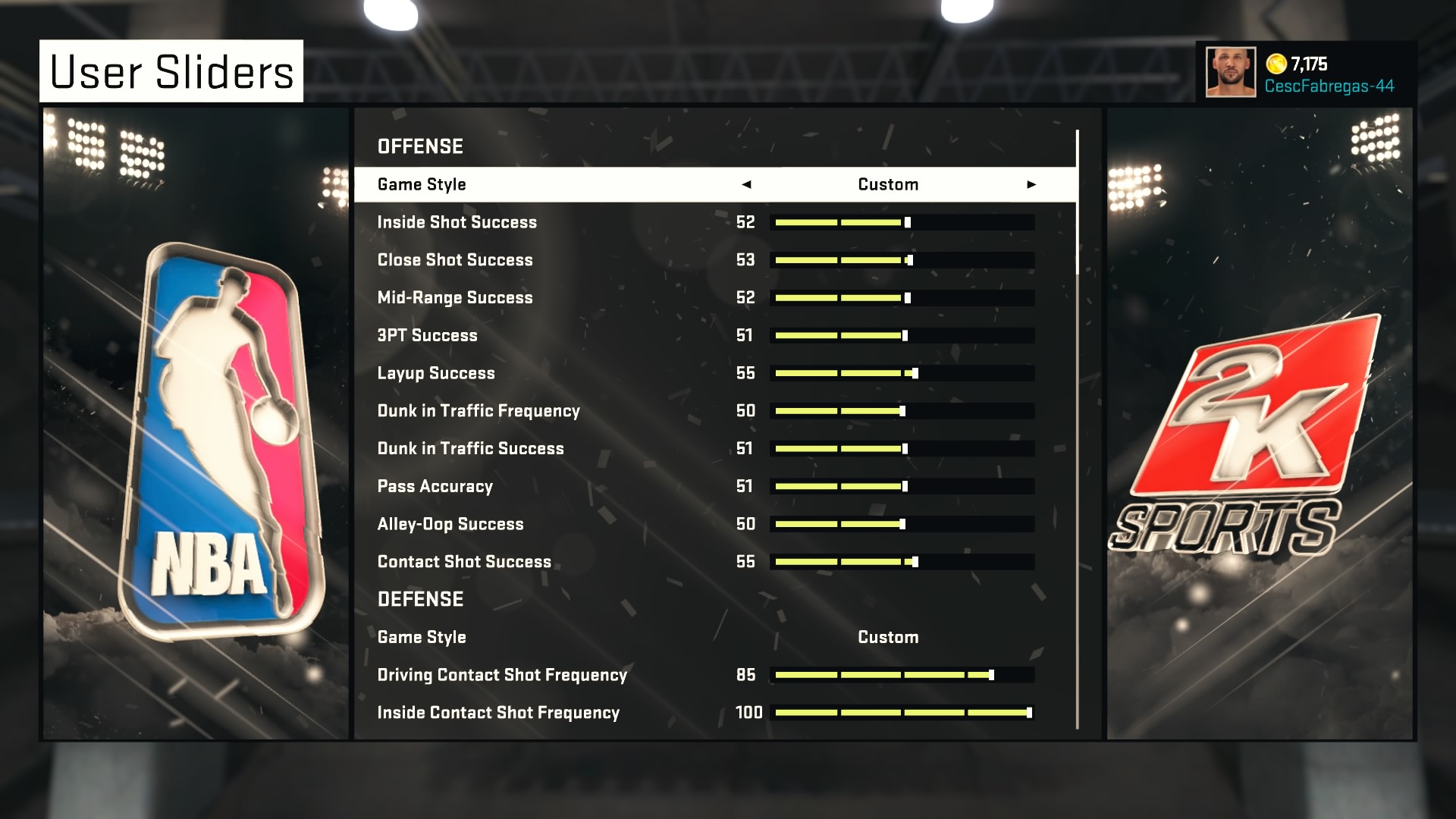Set the Dunk in Traffic Frequency slider

click(x=902, y=411)
